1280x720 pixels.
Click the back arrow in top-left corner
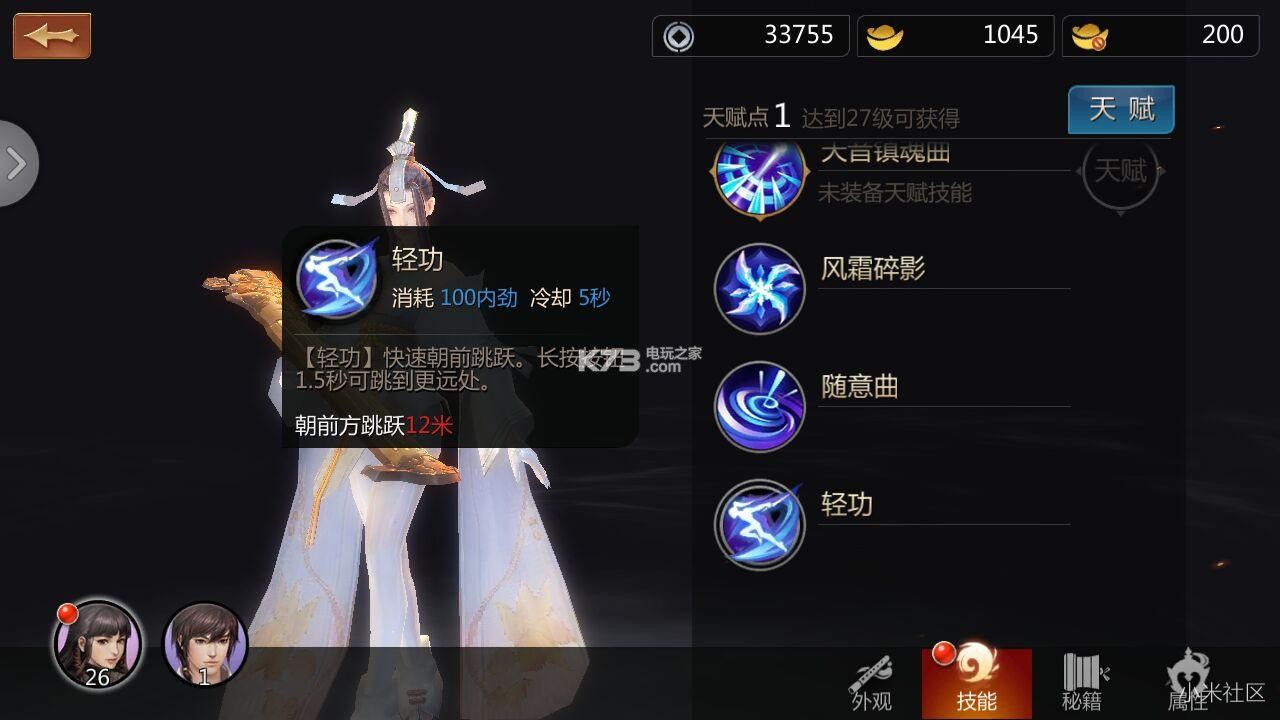pyautogui.click(x=51, y=34)
